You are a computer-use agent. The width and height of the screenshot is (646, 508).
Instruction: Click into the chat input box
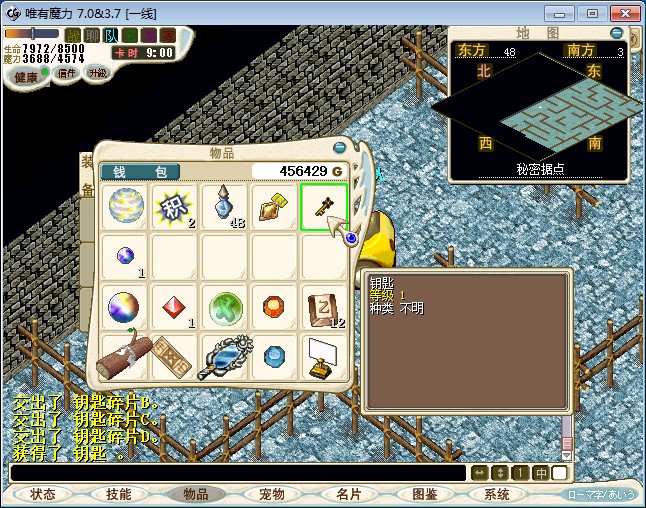[238, 473]
